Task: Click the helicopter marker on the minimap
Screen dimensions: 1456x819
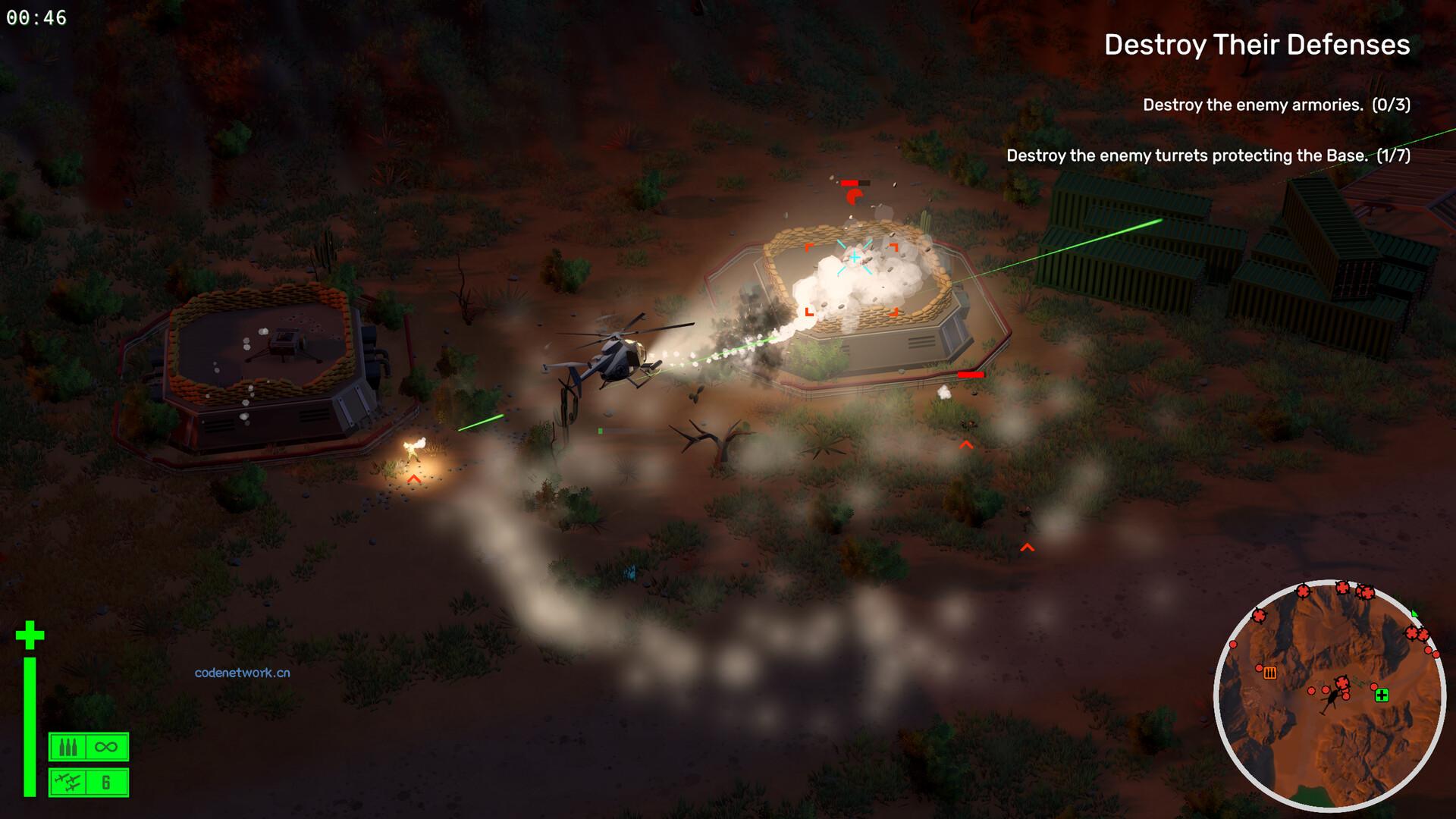Action: coord(1329,704)
